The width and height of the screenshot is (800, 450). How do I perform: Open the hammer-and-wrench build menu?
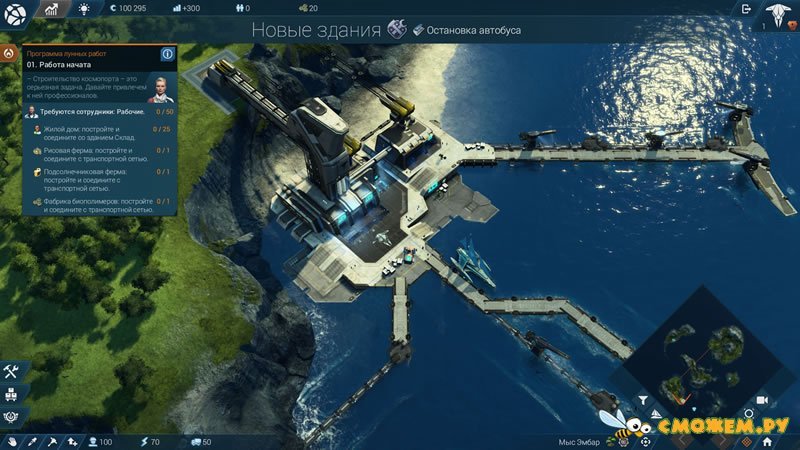[x=12, y=371]
